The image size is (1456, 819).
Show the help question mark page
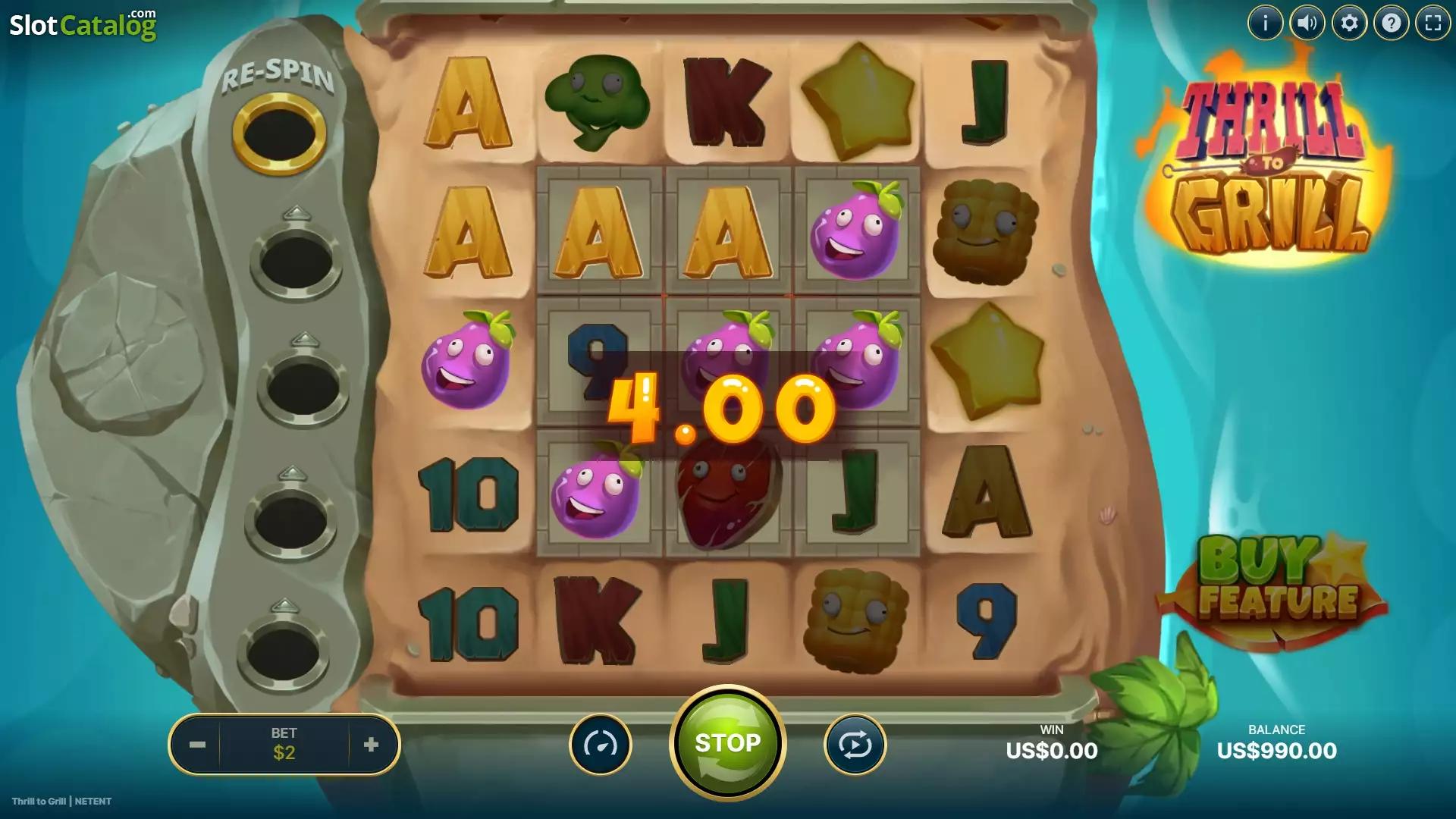pyautogui.click(x=1391, y=24)
